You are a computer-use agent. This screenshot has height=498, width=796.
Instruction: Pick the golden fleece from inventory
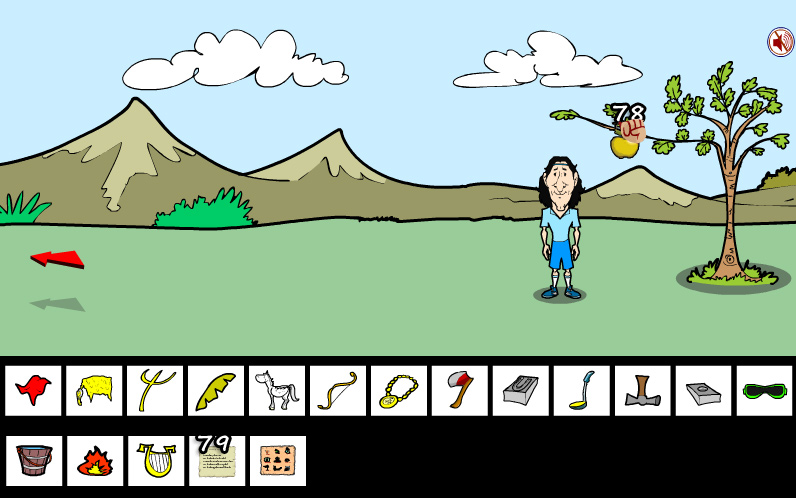[x=94, y=390]
